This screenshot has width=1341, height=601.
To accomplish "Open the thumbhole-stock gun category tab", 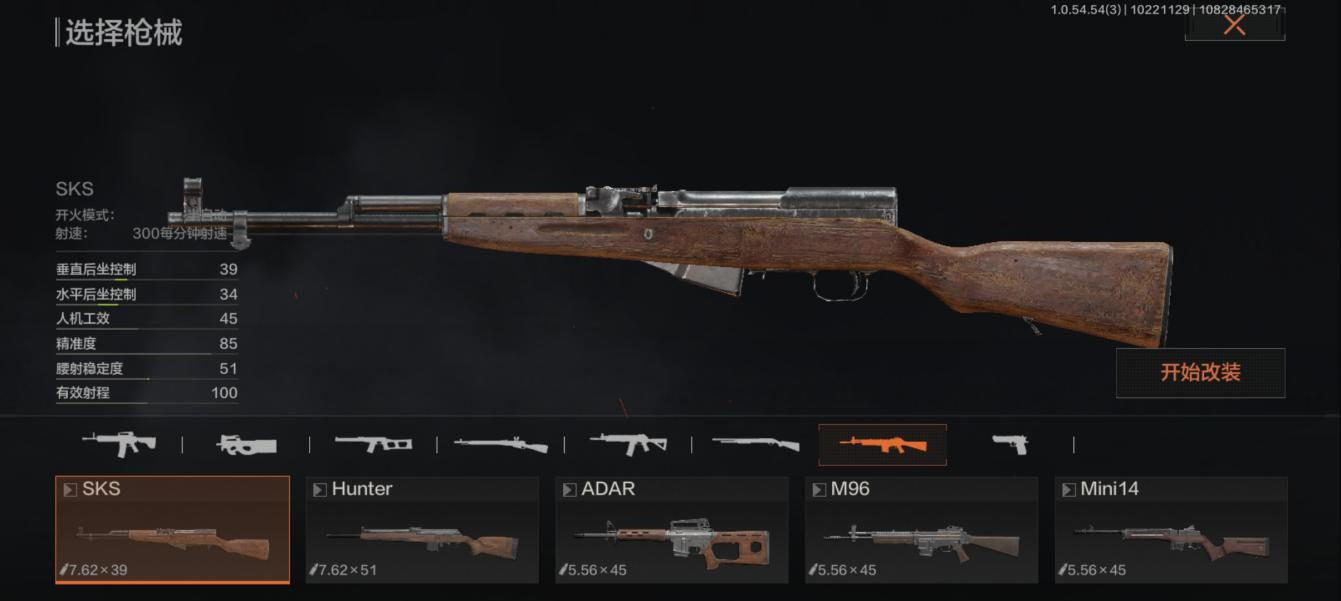I will tap(373, 444).
